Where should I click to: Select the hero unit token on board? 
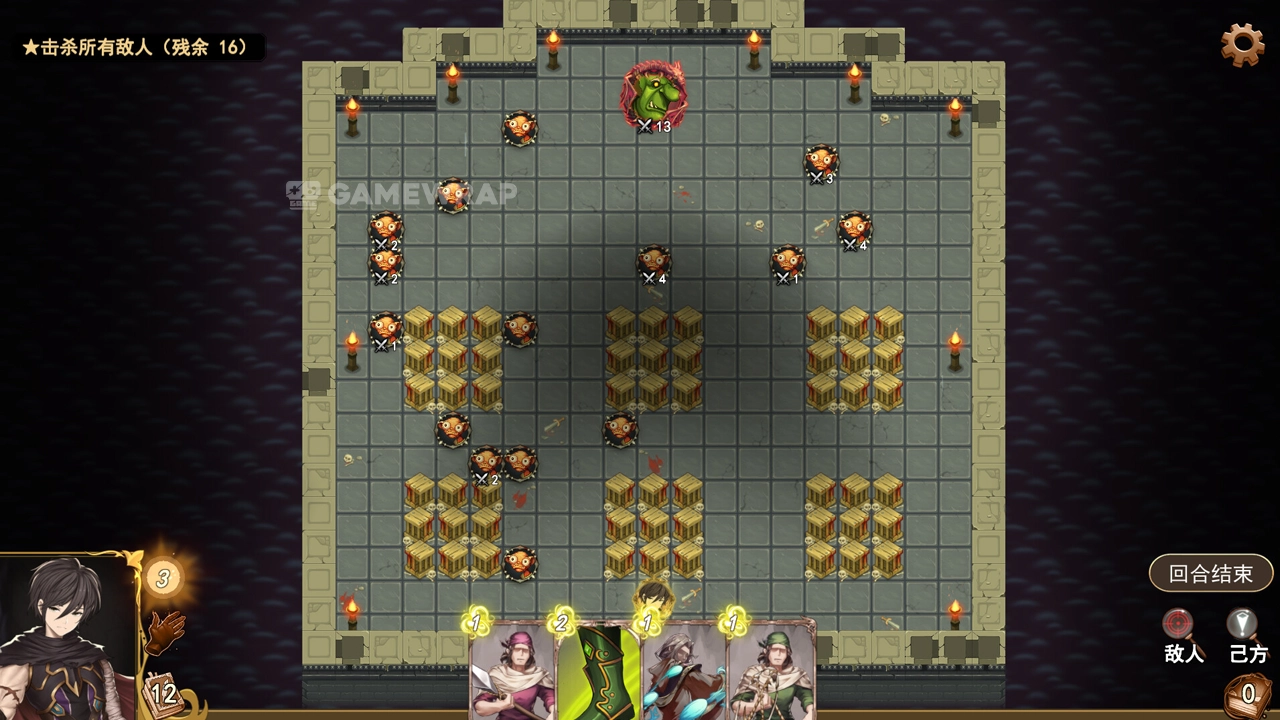tap(654, 598)
